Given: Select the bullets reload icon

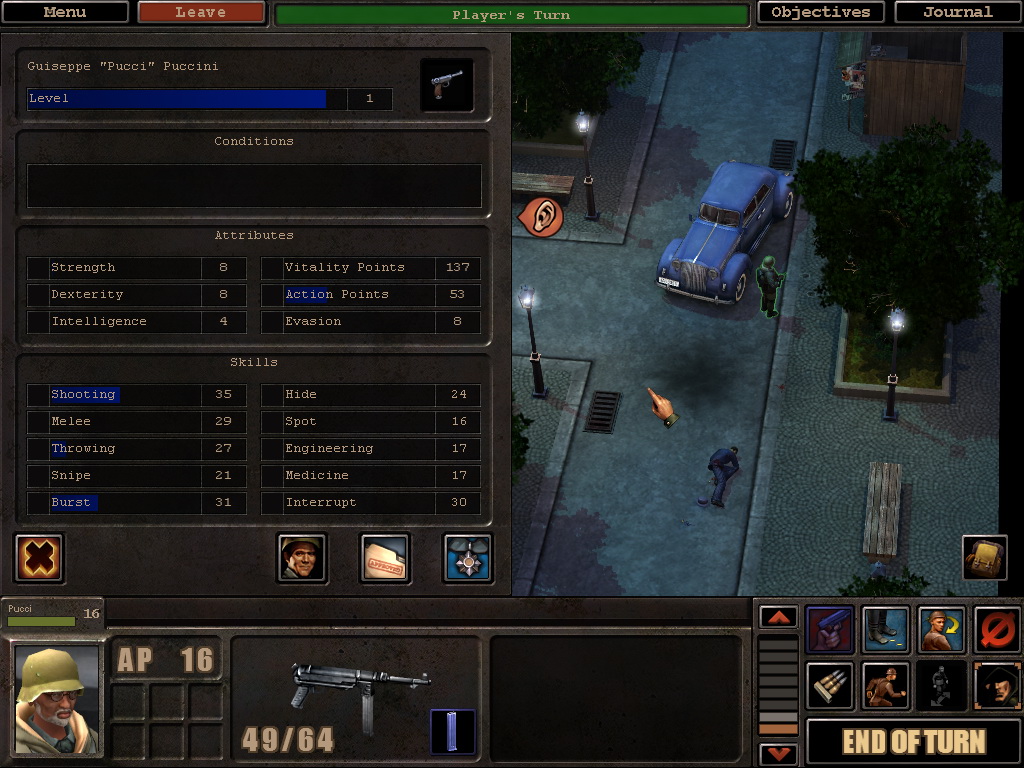Looking at the screenshot, I should click(x=830, y=686).
